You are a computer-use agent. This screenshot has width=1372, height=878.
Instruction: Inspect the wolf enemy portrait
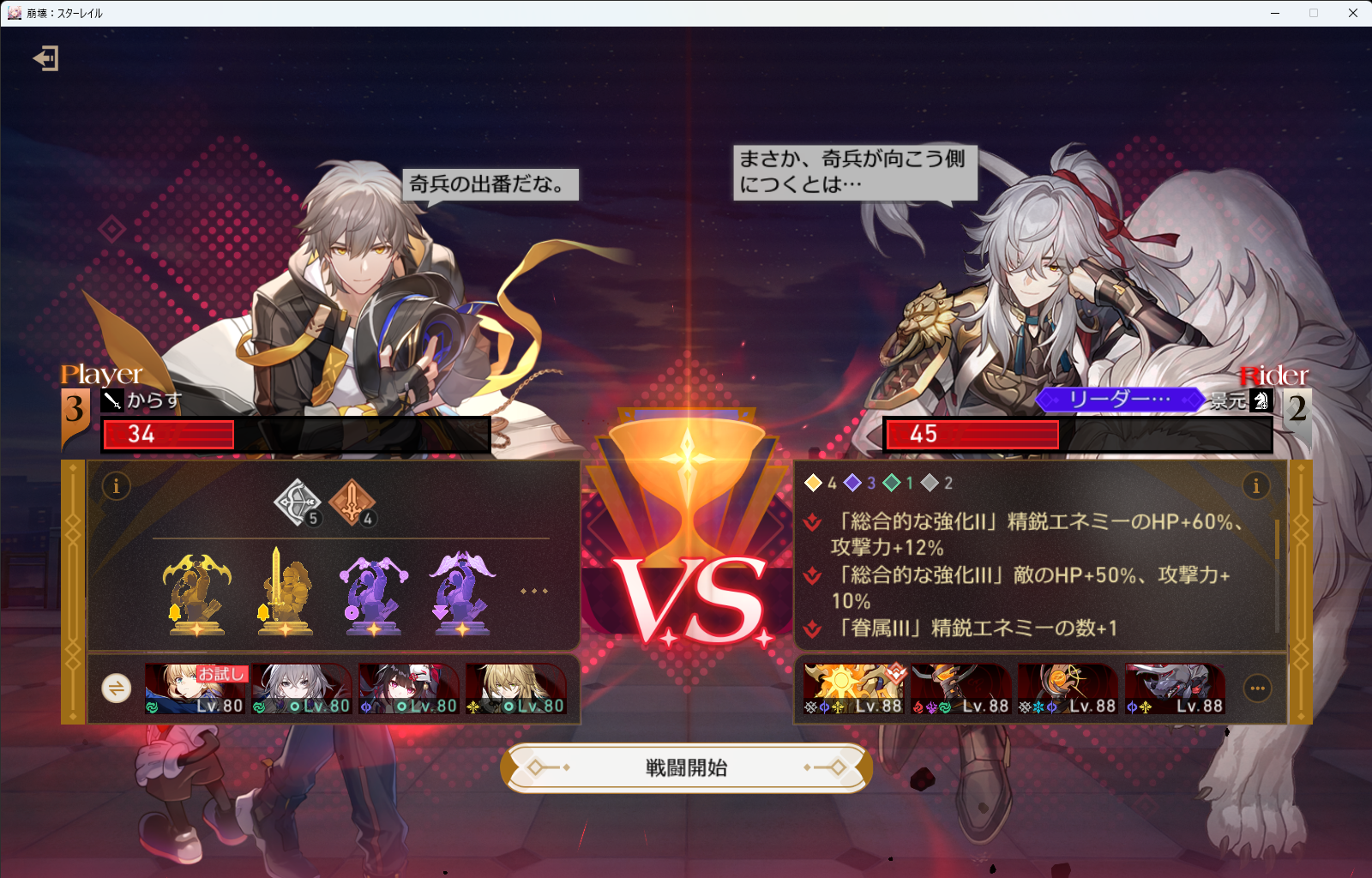1175,689
